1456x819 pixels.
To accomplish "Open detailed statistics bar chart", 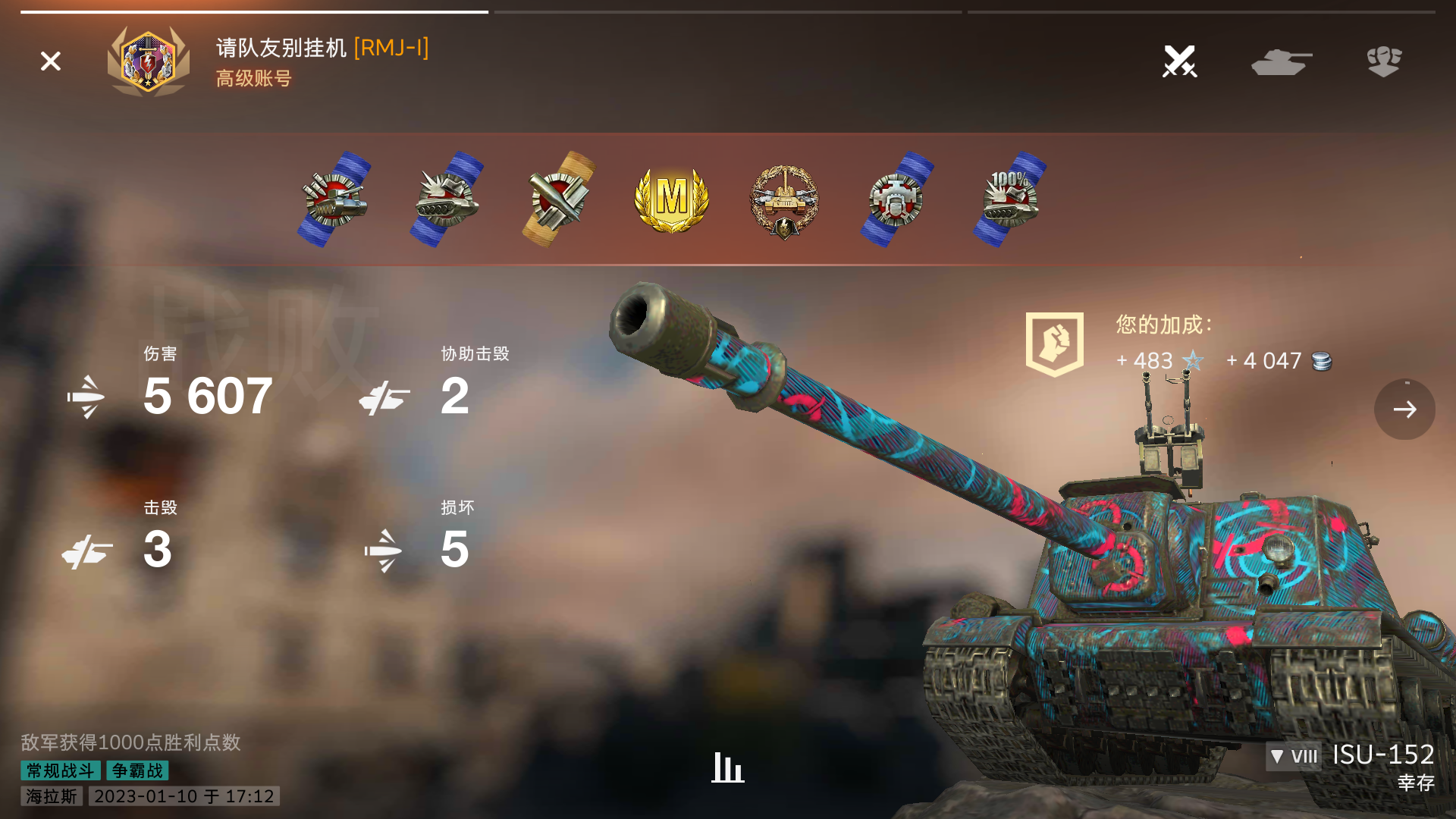I will (x=728, y=767).
